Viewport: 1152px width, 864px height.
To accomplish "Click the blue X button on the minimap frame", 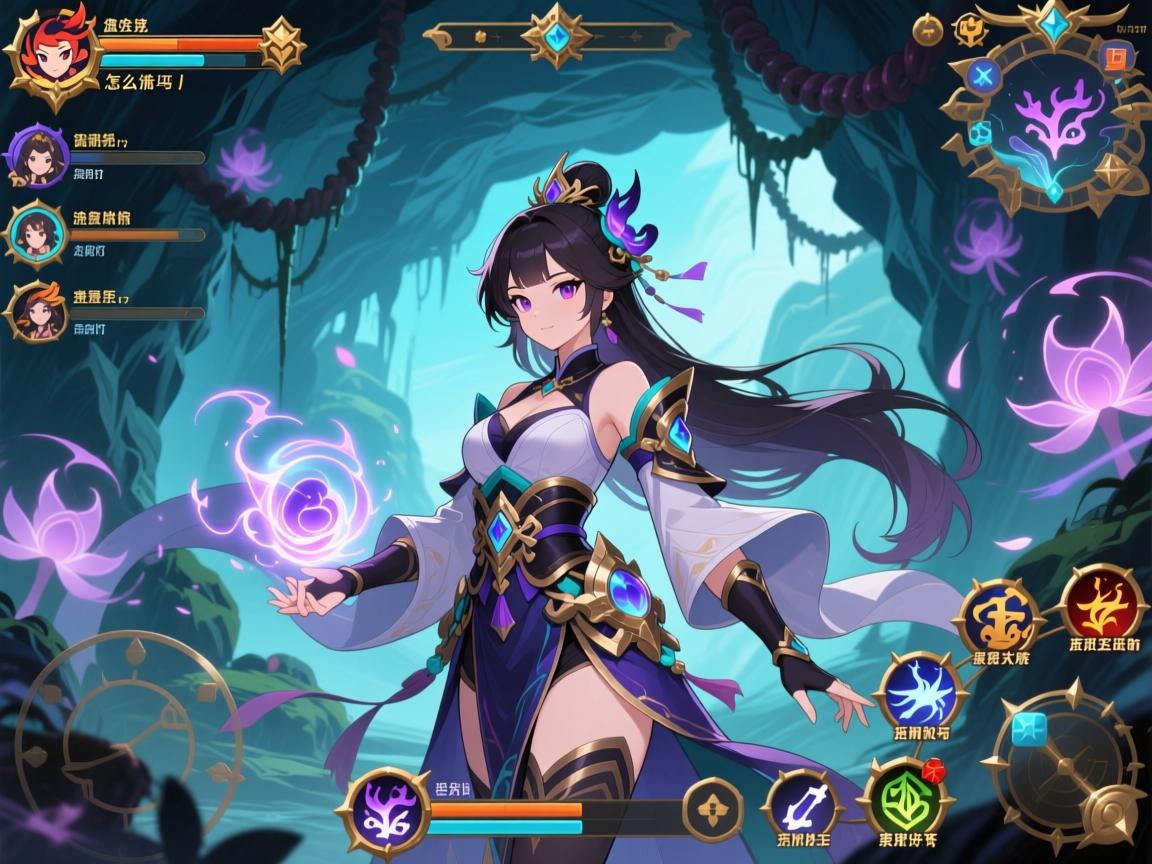I will tap(984, 75).
